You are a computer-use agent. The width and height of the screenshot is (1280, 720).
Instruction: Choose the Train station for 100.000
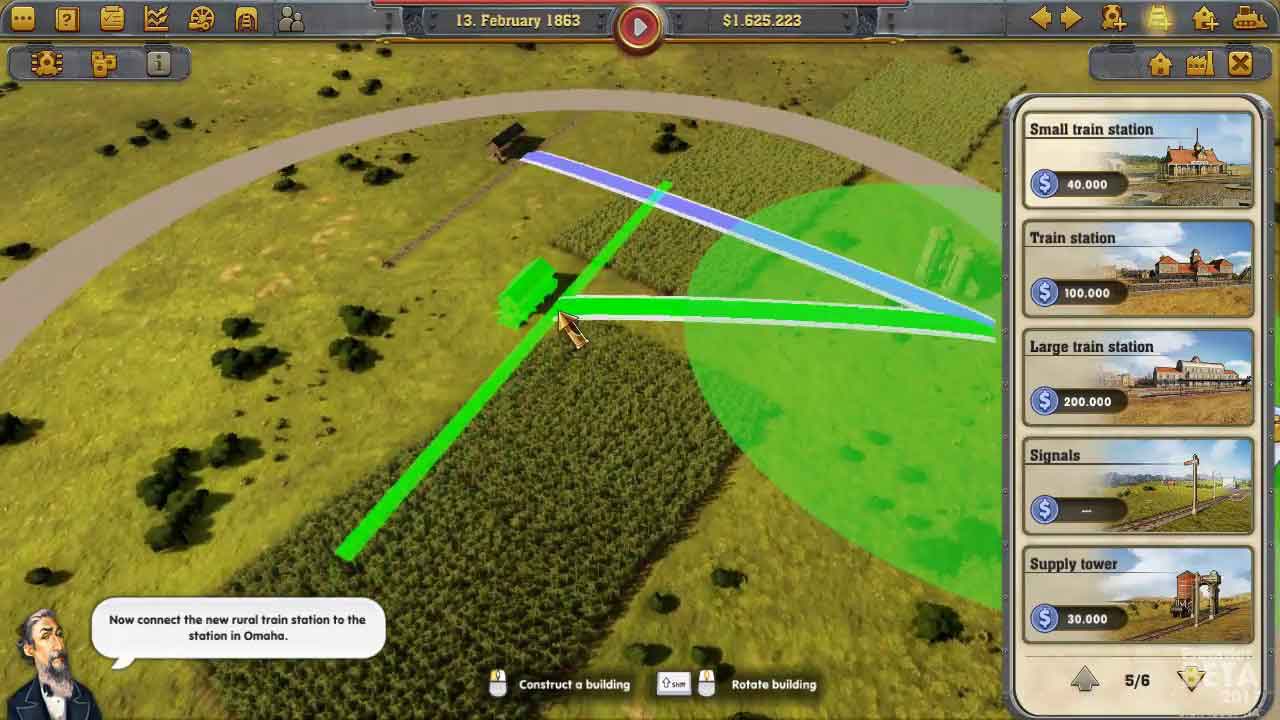[1138, 269]
